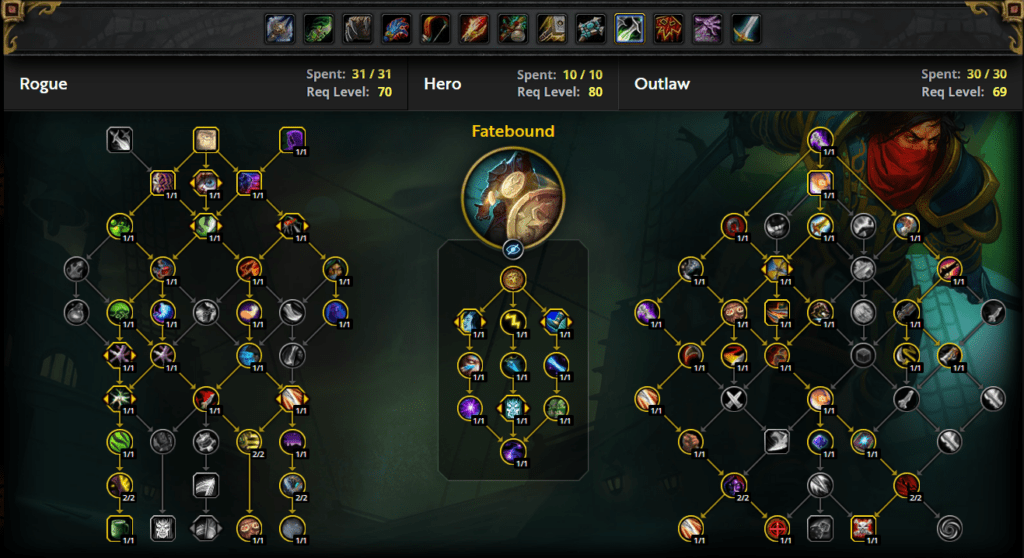Viewport: 1024px width, 558px height.
Task: Select the highlighted white dagger icon in top bar
Action: [629, 28]
